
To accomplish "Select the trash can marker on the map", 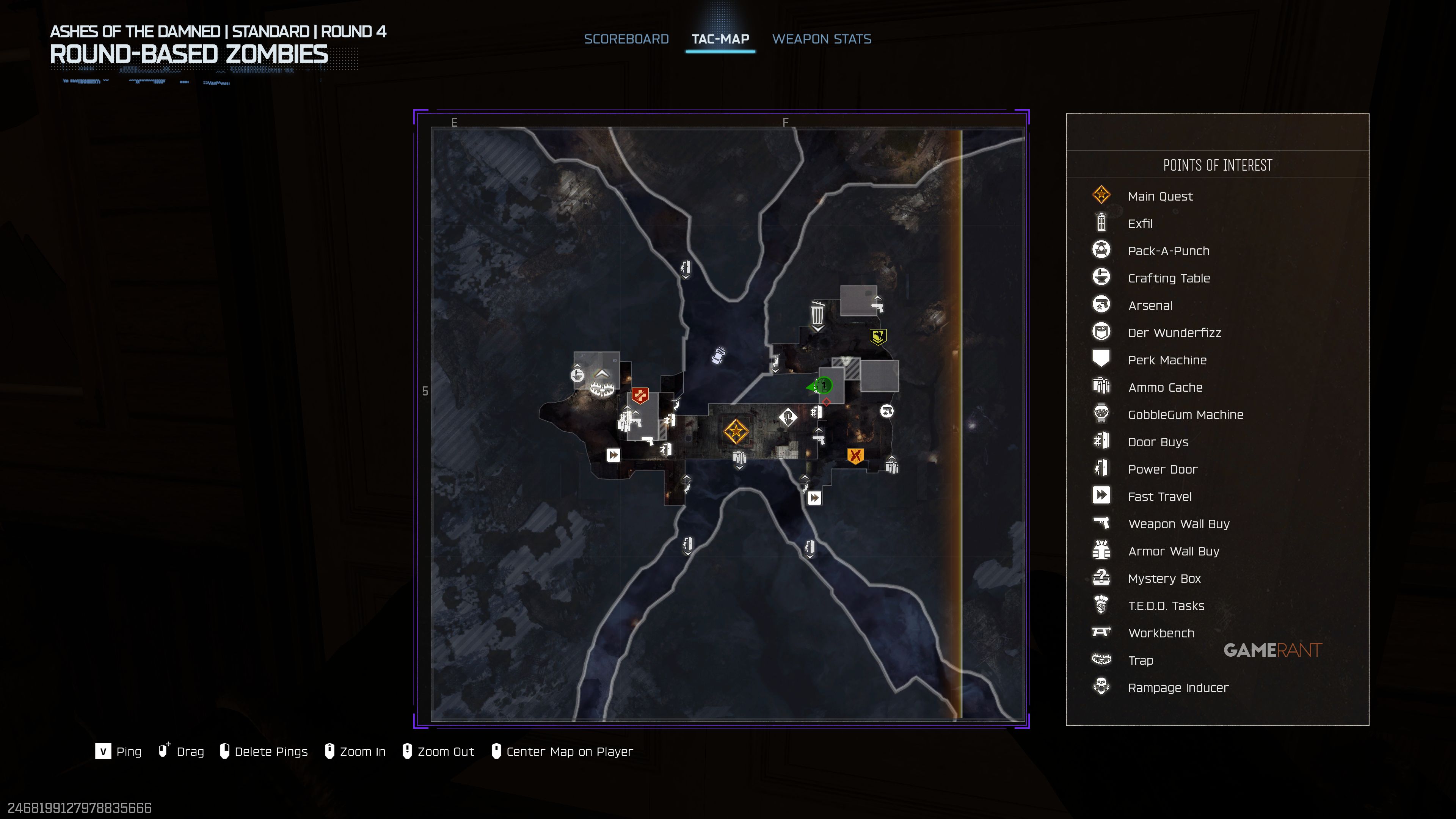I will pyautogui.click(x=817, y=313).
